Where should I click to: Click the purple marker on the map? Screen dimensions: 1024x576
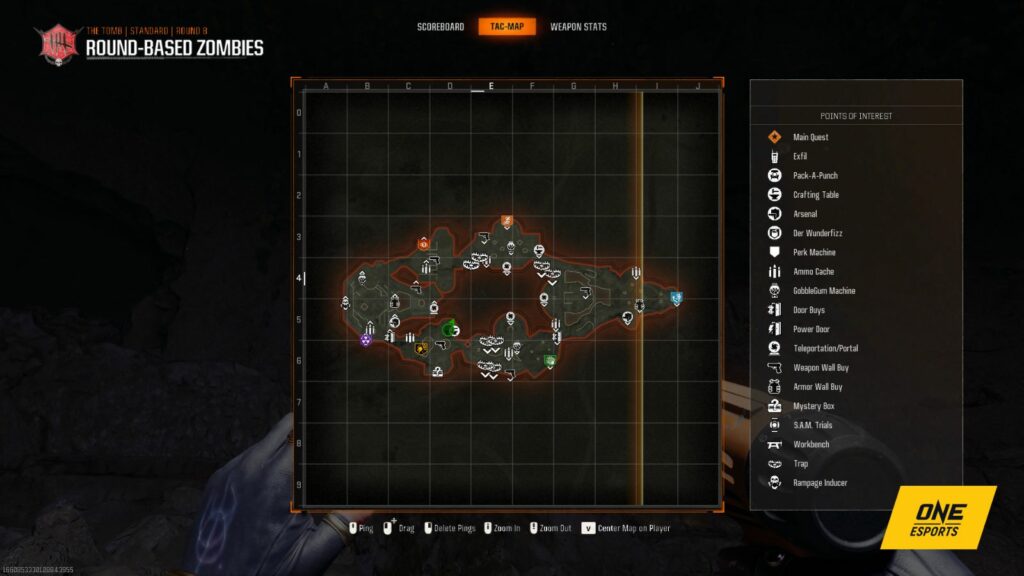pyautogui.click(x=366, y=340)
